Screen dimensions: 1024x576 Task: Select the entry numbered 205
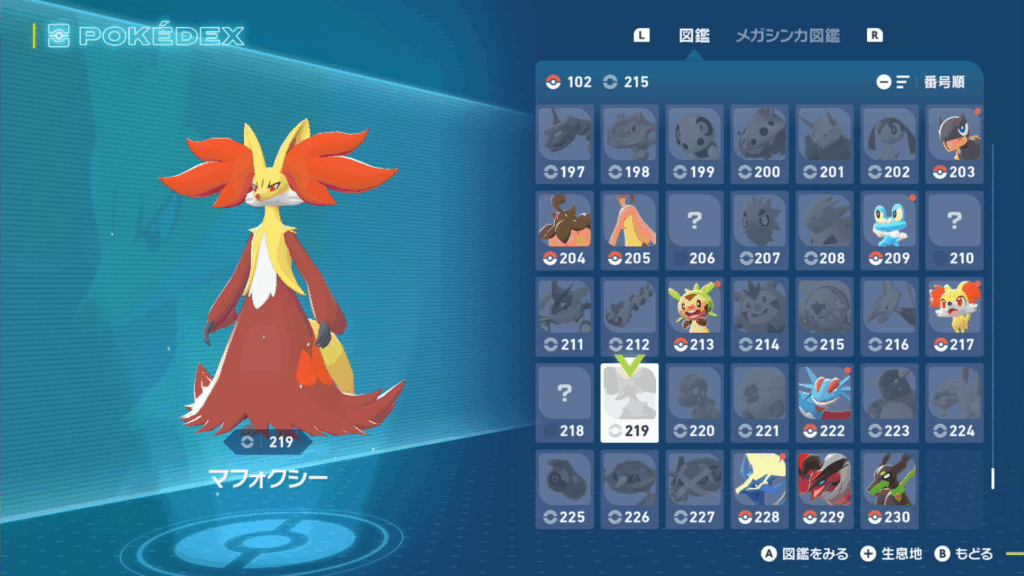[629, 230]
